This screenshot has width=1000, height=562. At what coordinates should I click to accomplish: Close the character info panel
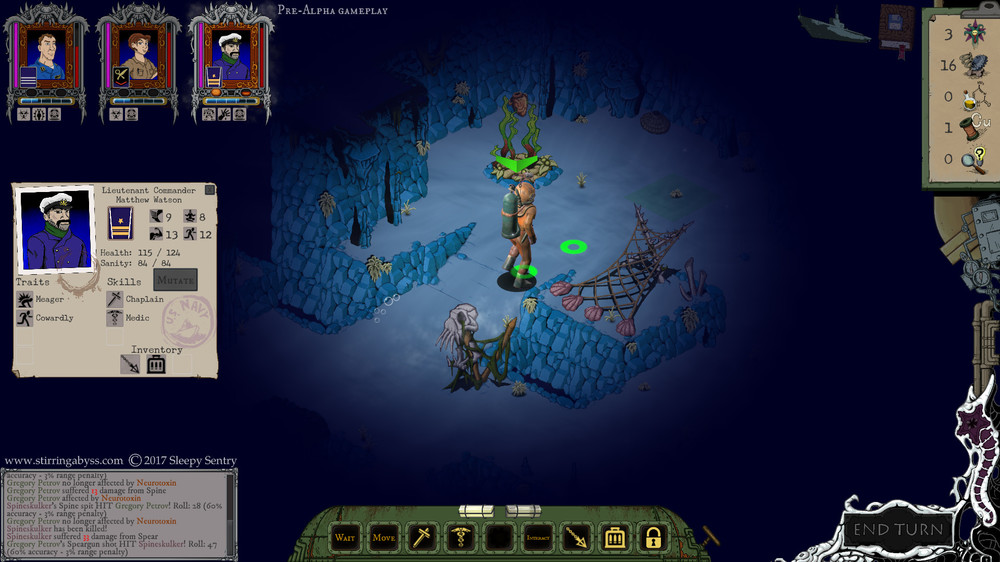coord(210,190)
